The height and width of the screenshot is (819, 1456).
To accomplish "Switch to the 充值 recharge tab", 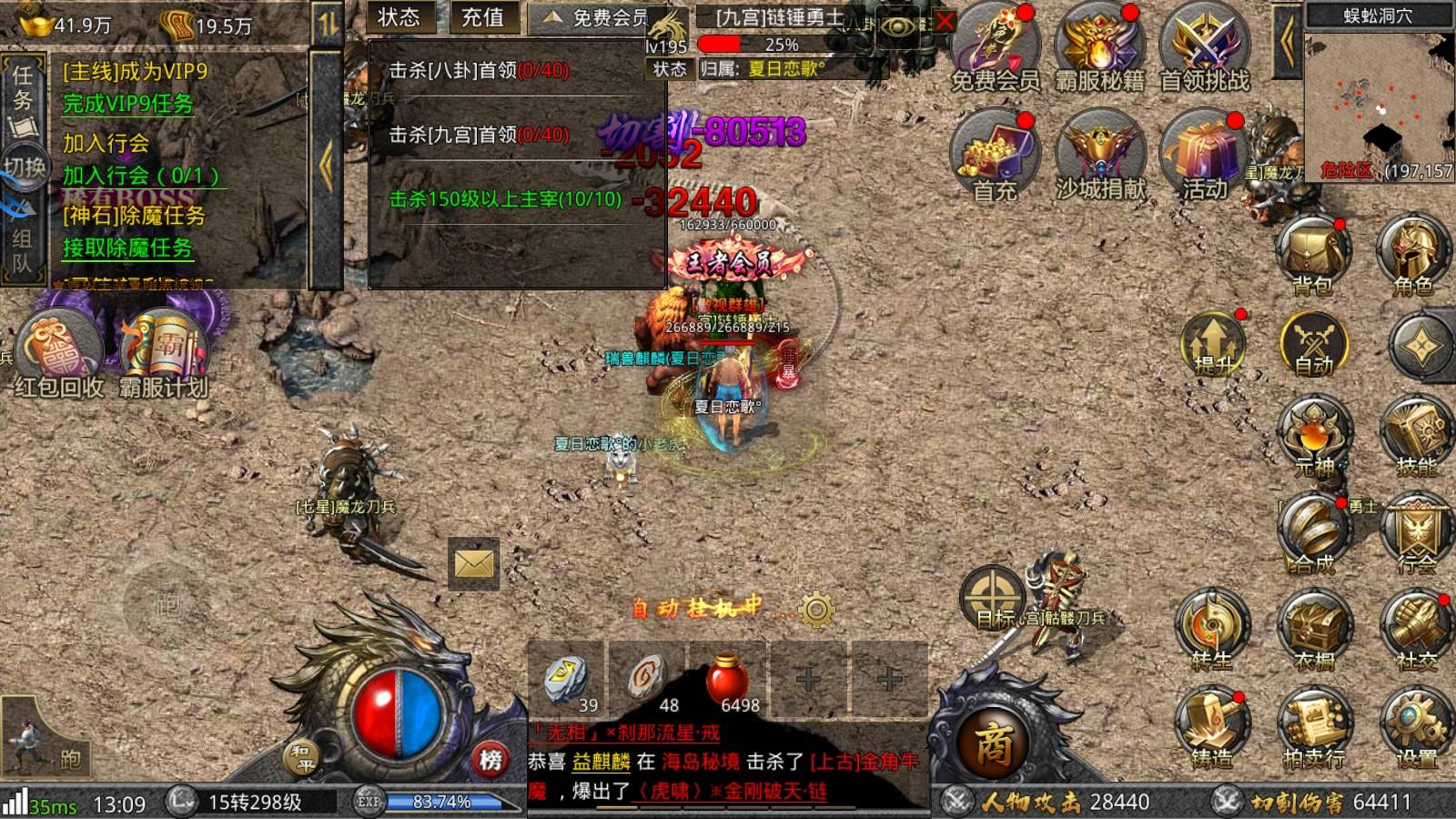I will (x=483, y=17).
